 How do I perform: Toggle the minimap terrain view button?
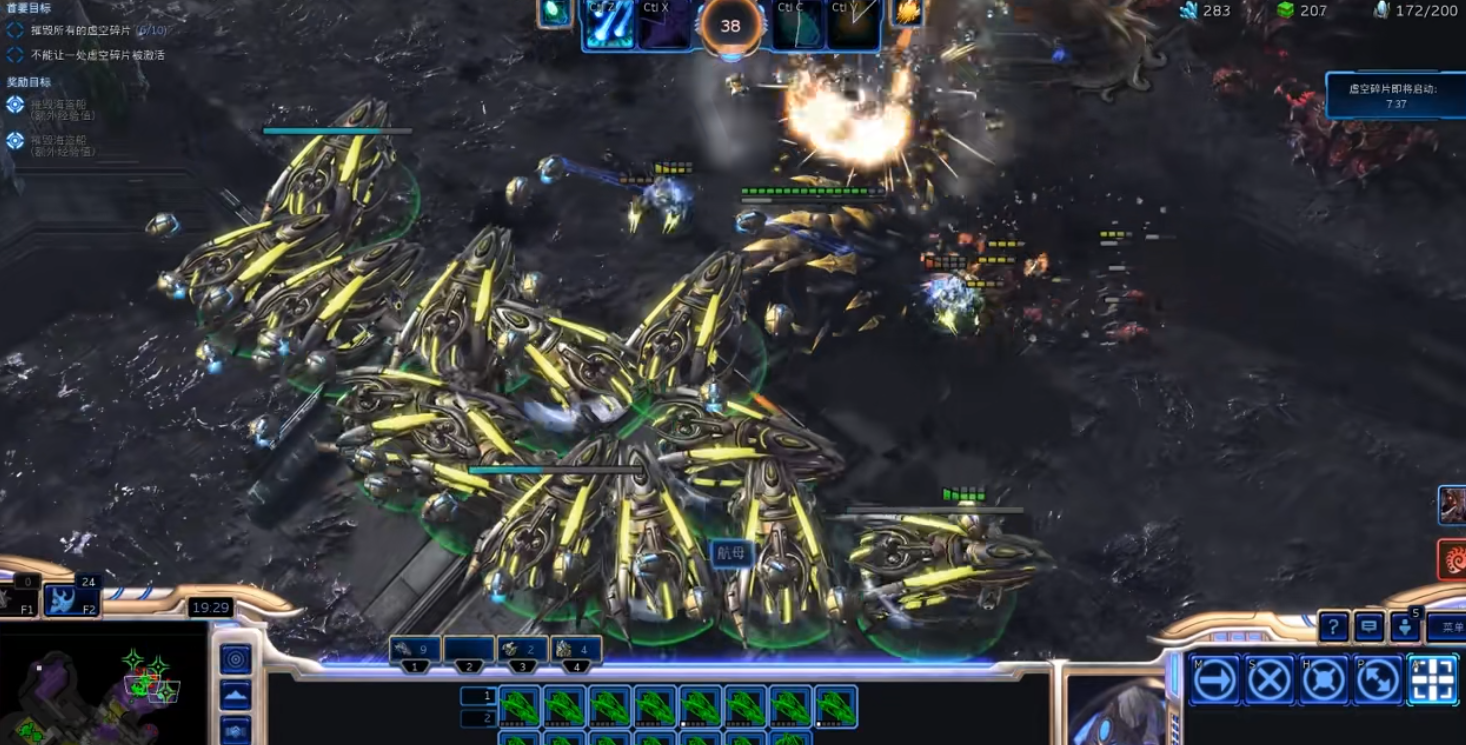pos(236,695)
